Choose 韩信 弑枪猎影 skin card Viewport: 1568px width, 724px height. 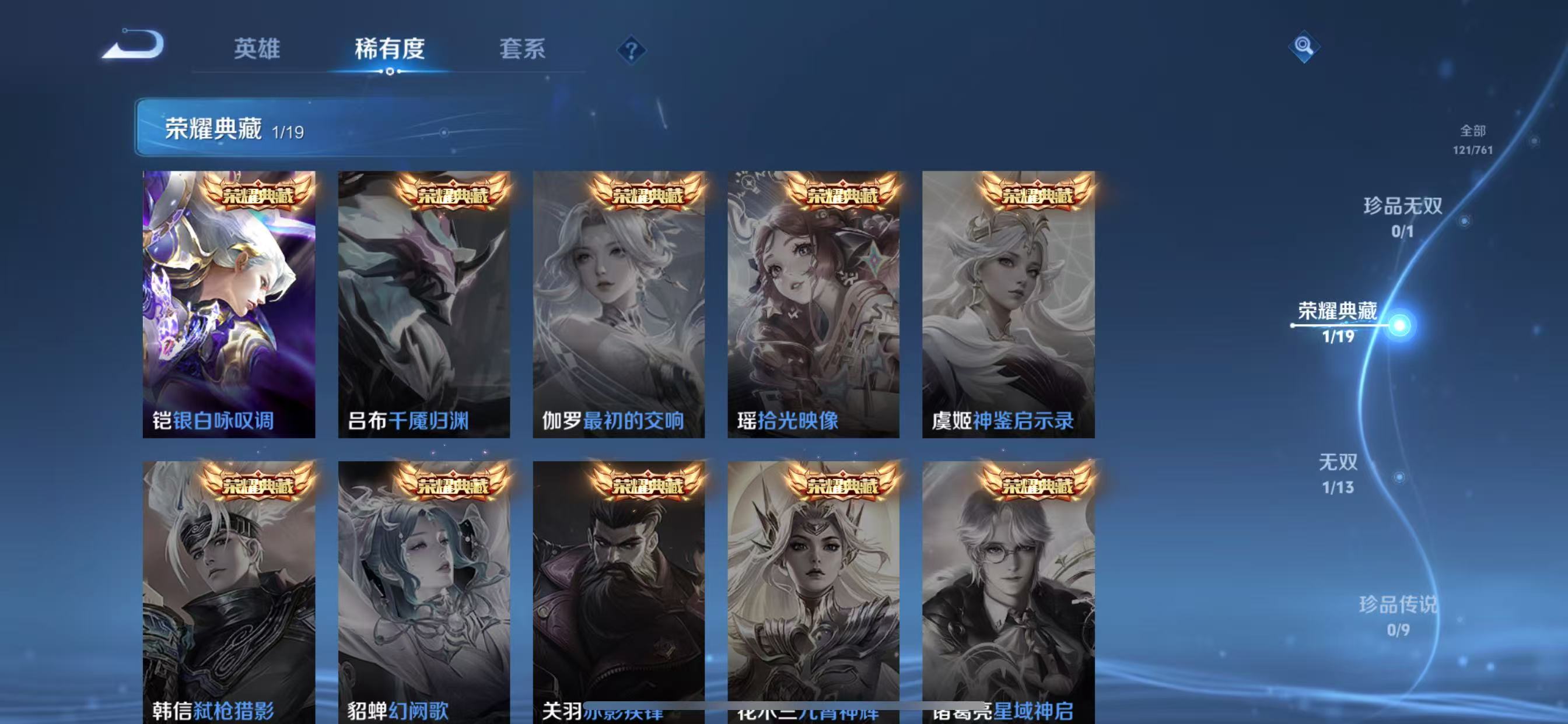tap(229, 590)
